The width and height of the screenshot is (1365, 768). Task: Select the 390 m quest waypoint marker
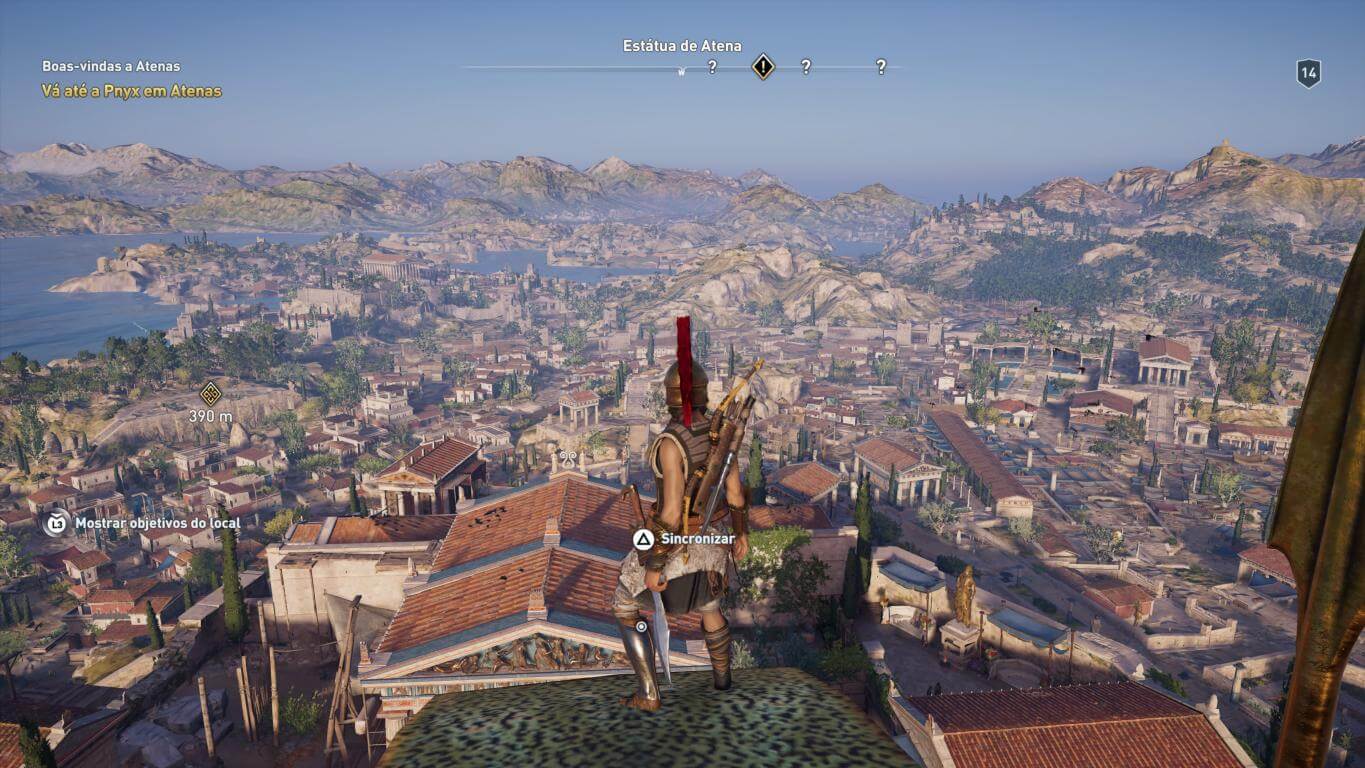click(210, 394)
